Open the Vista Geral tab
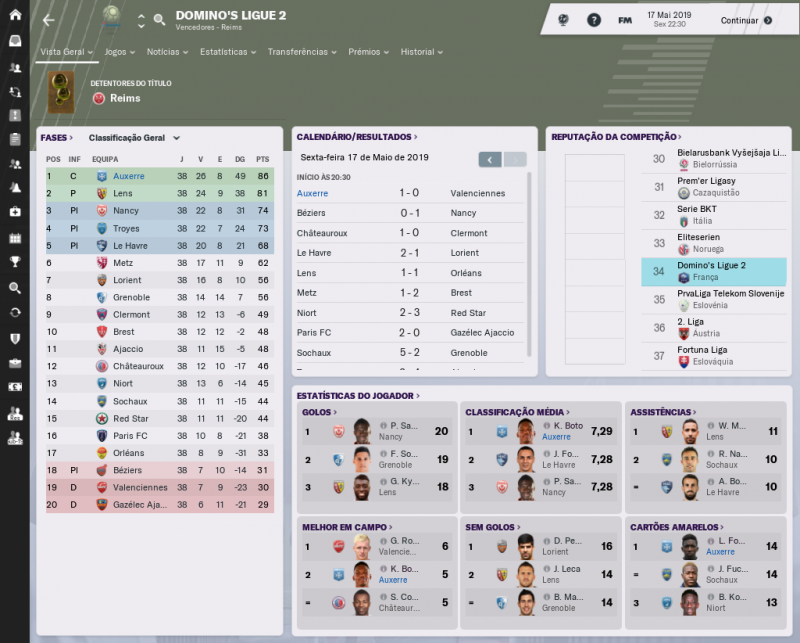This screenshot has width=800, height=643. pyautogui.click(x=66, y=52)
